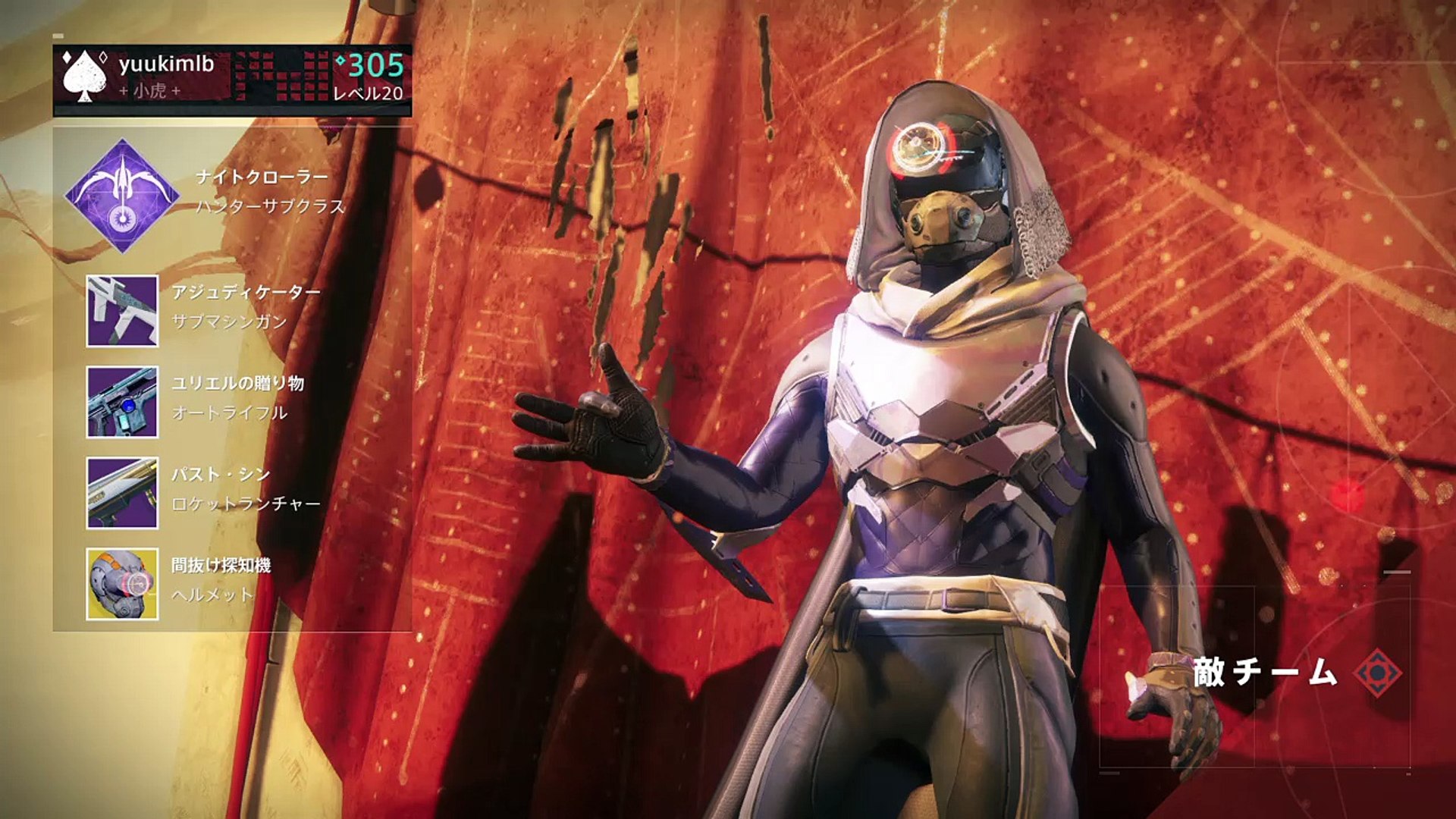Click the red enemy team emblem

(x=1378, y=673)
